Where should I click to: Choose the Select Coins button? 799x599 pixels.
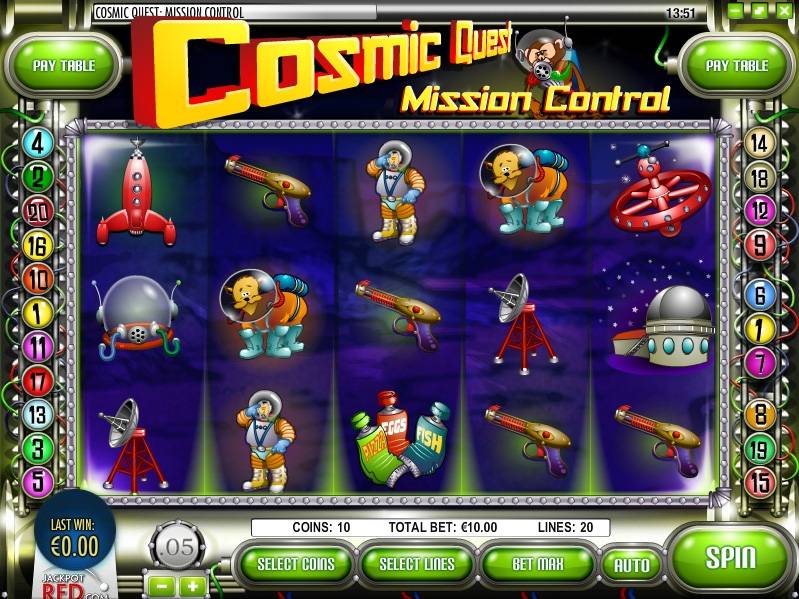click(296, 564)
